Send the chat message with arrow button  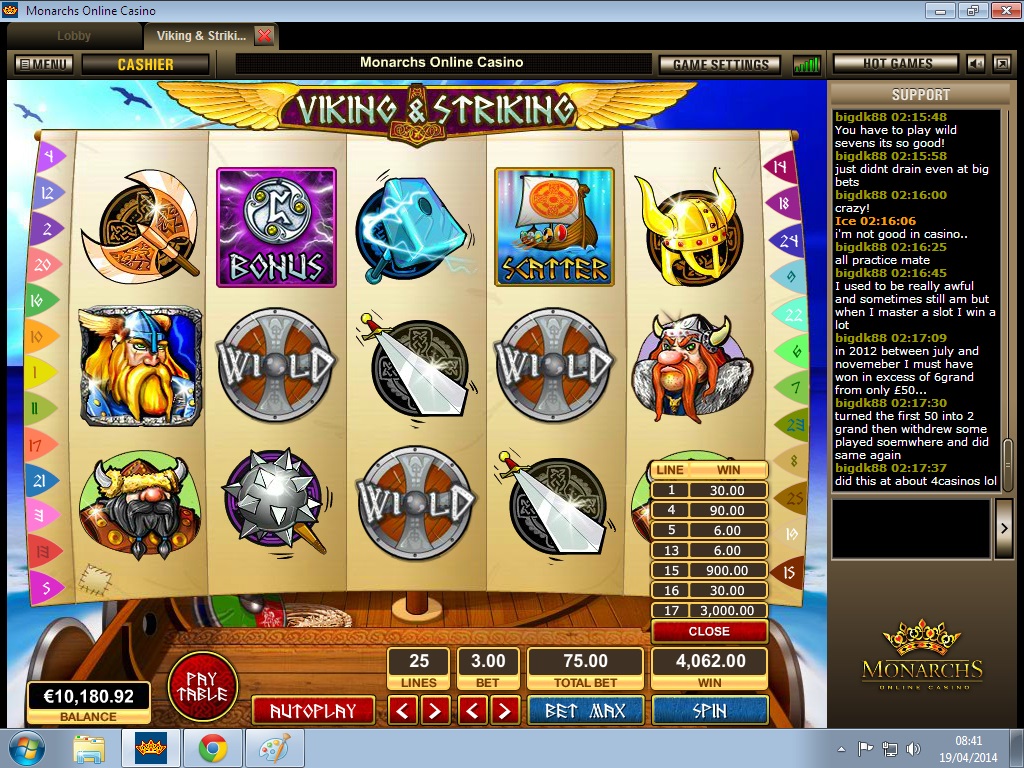click(x=1005, y=528)
